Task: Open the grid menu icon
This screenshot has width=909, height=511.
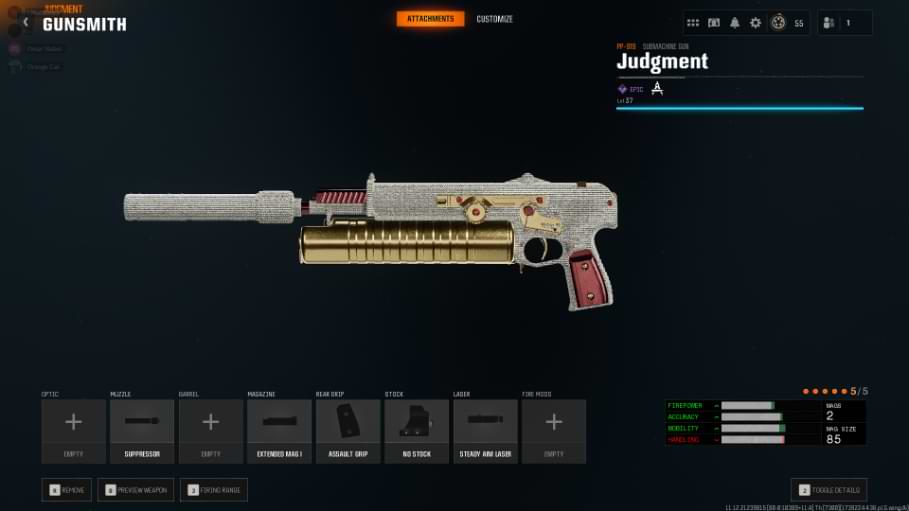Action: 693,23
